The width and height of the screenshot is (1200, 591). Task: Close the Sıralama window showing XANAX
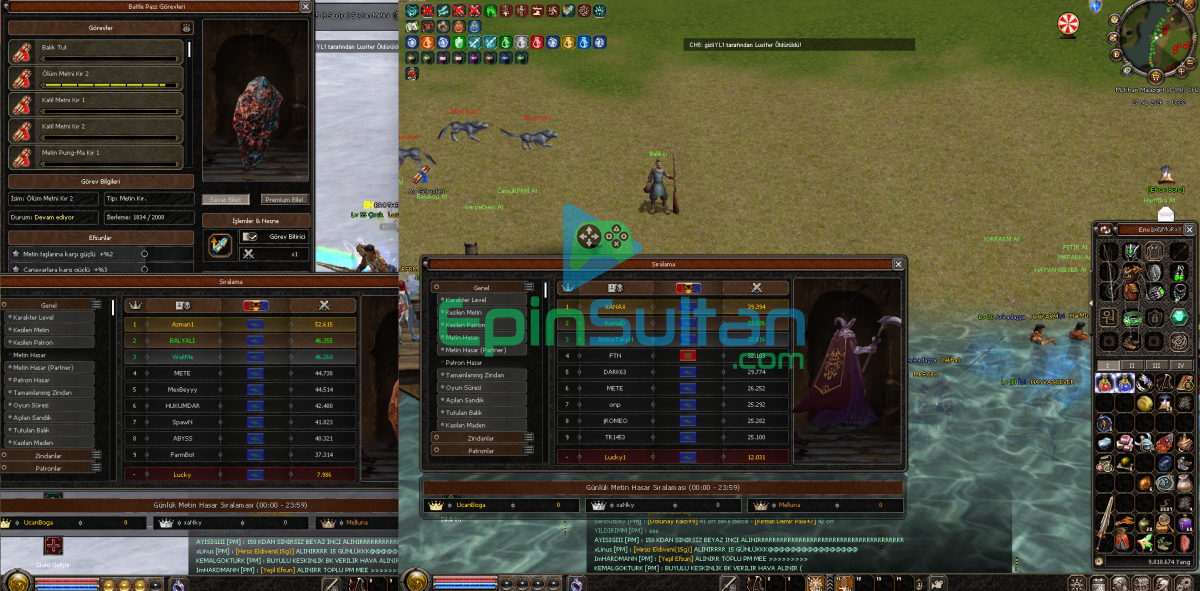(898, 264)
